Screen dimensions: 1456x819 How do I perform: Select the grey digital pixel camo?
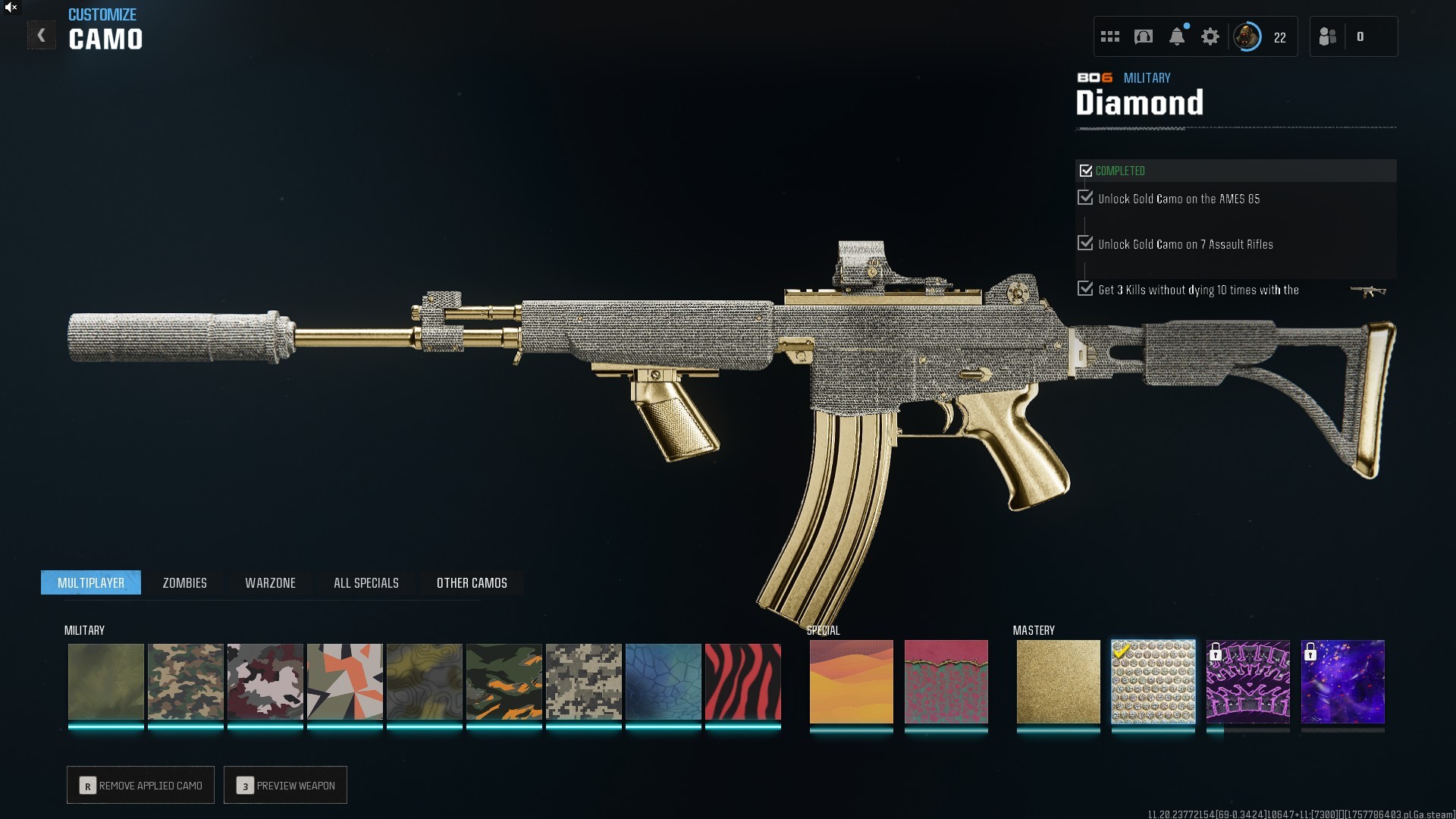[x=583, y=682]
